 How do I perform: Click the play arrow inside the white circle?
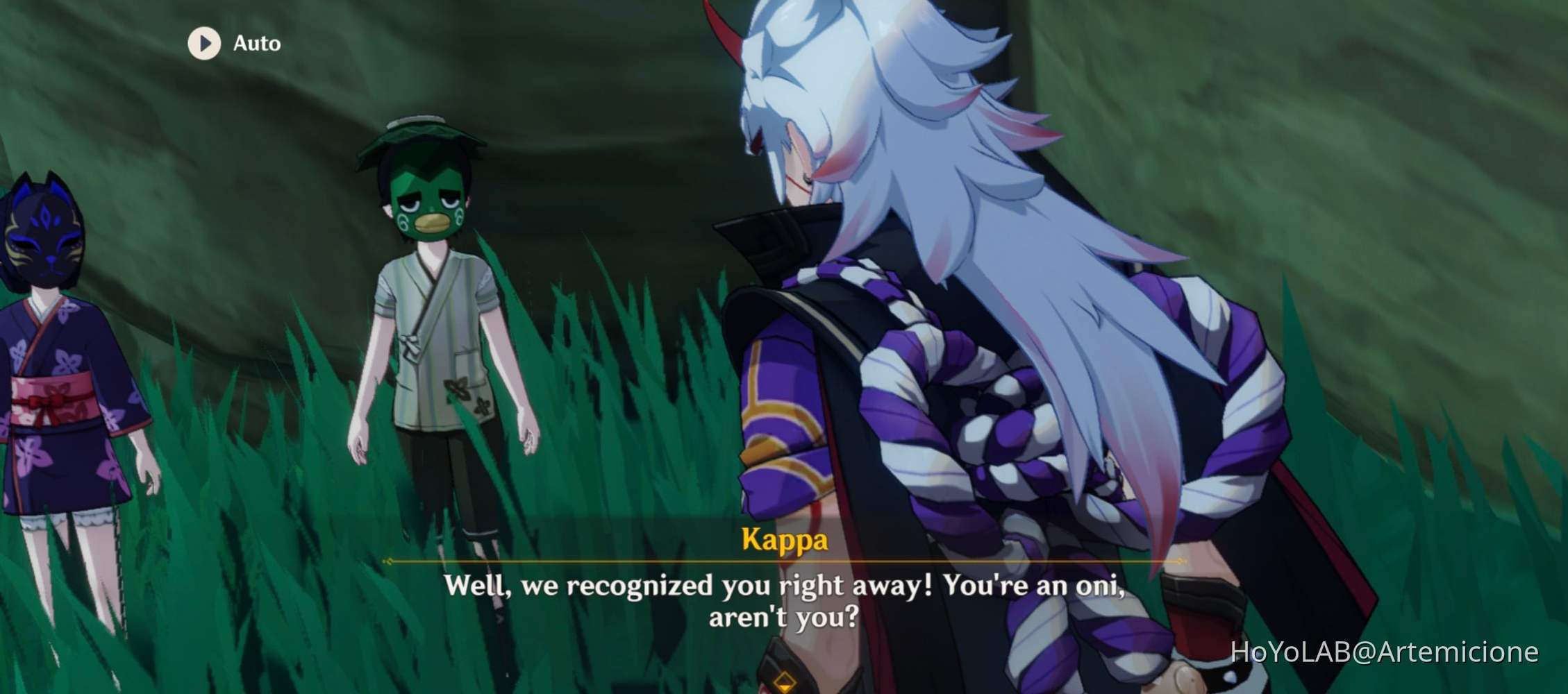(x=204, y=44)
